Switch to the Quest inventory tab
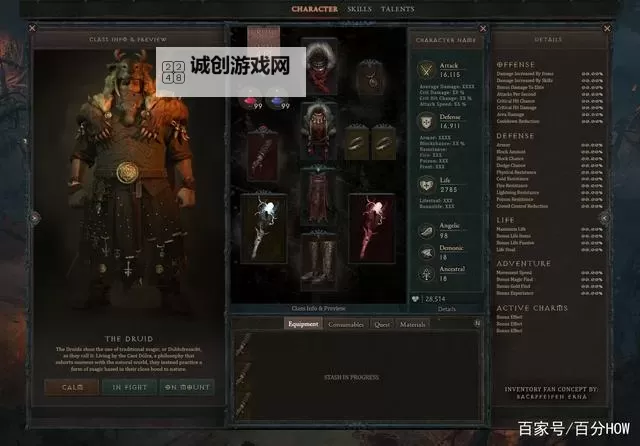 point(382,324)
